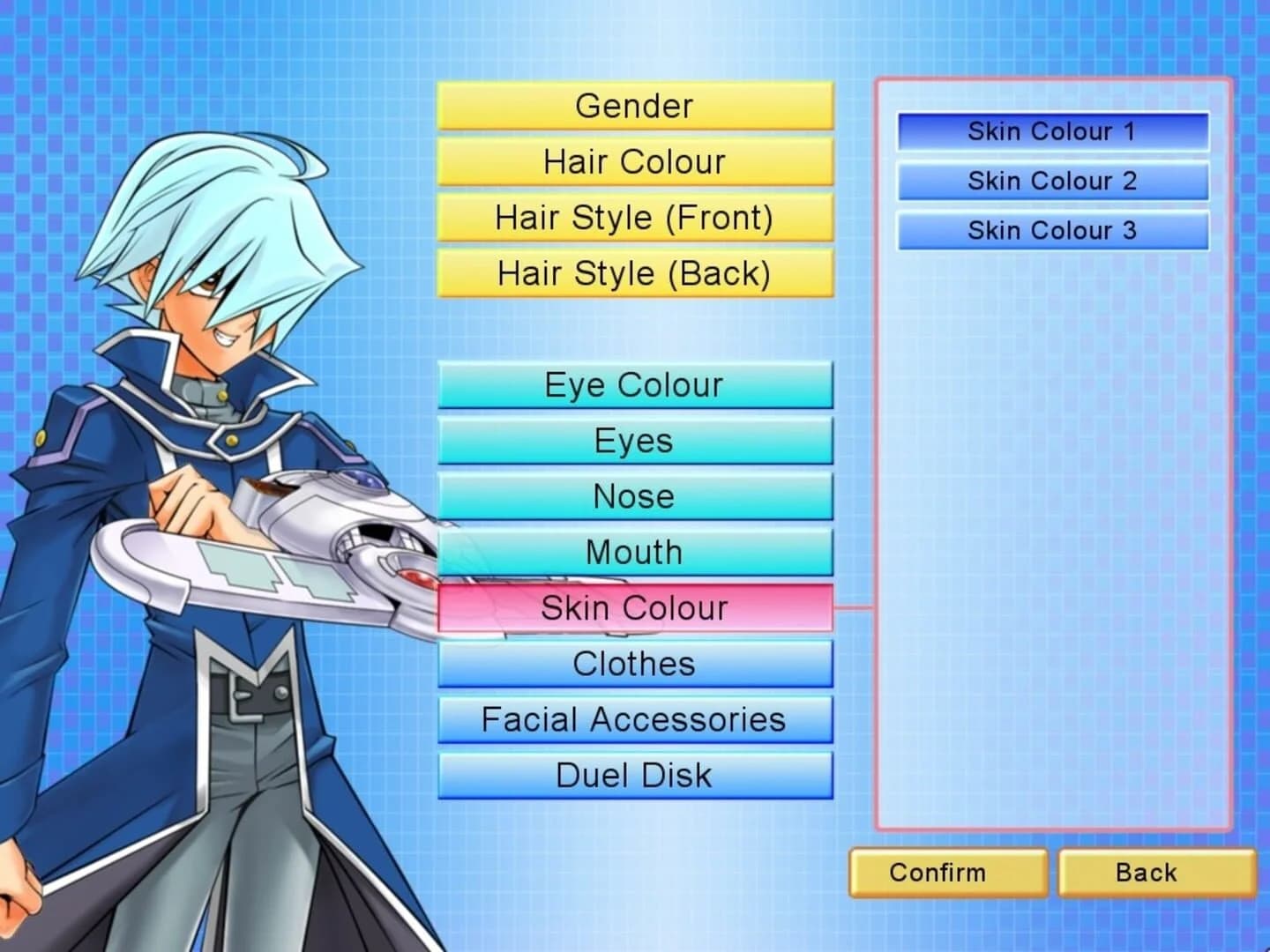The width and height of the screenshot is (1270, 952).
Task: Choose Facial Accessories option
Action: 633,719
